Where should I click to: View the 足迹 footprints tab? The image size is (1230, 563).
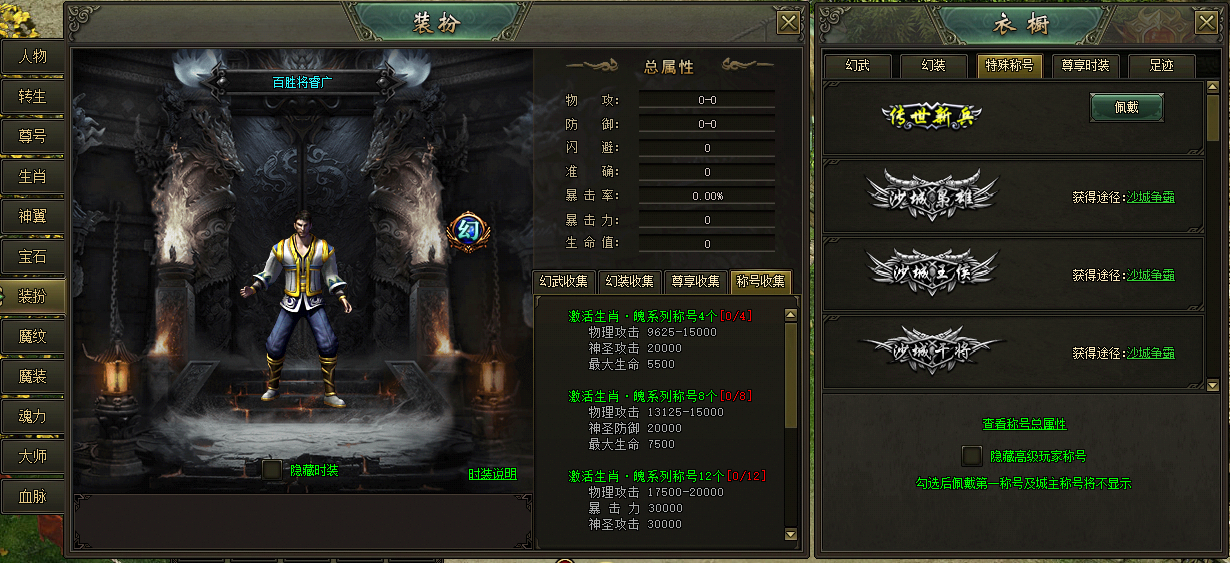click(x=1161, y=66)
